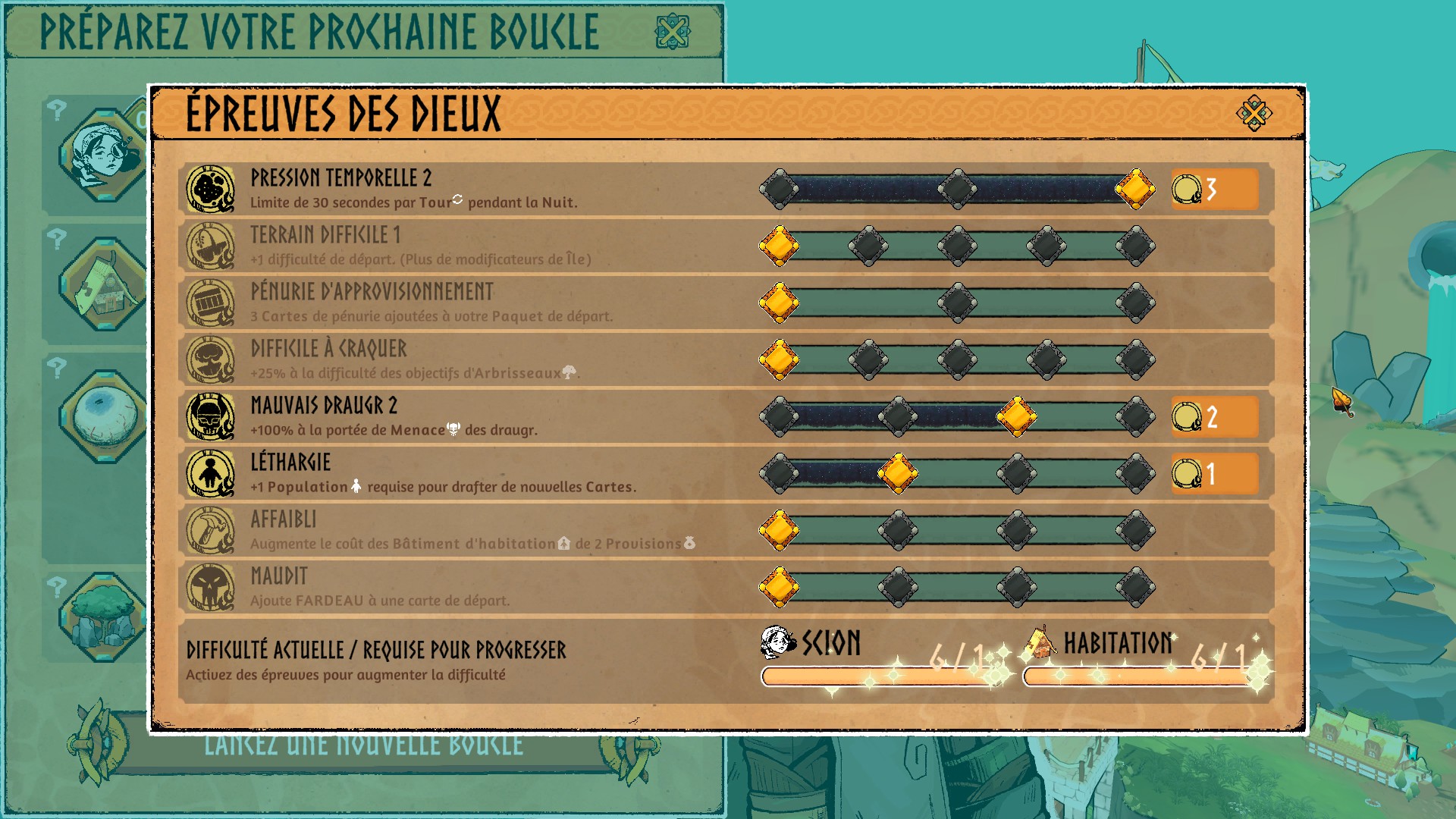Choose the Léthargie trial icon
1456x819 pixels.
pos(210,473)
